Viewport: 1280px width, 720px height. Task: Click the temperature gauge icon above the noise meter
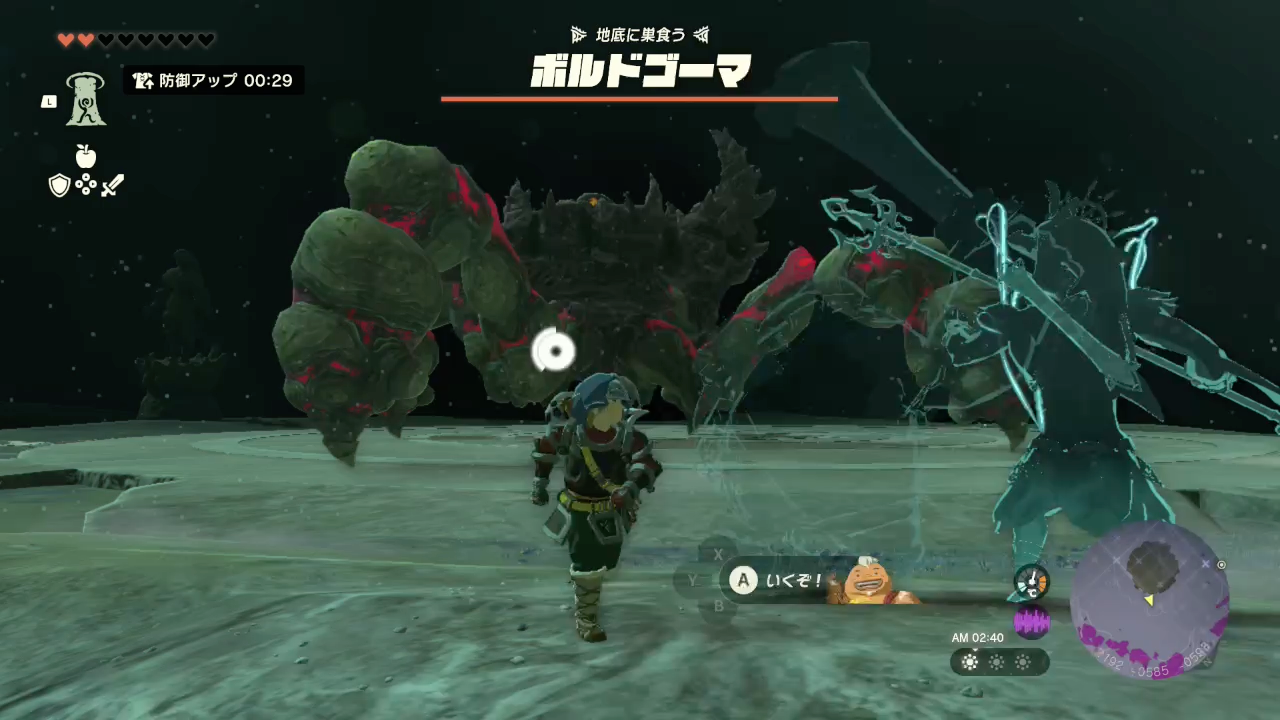click(1031, 583)
